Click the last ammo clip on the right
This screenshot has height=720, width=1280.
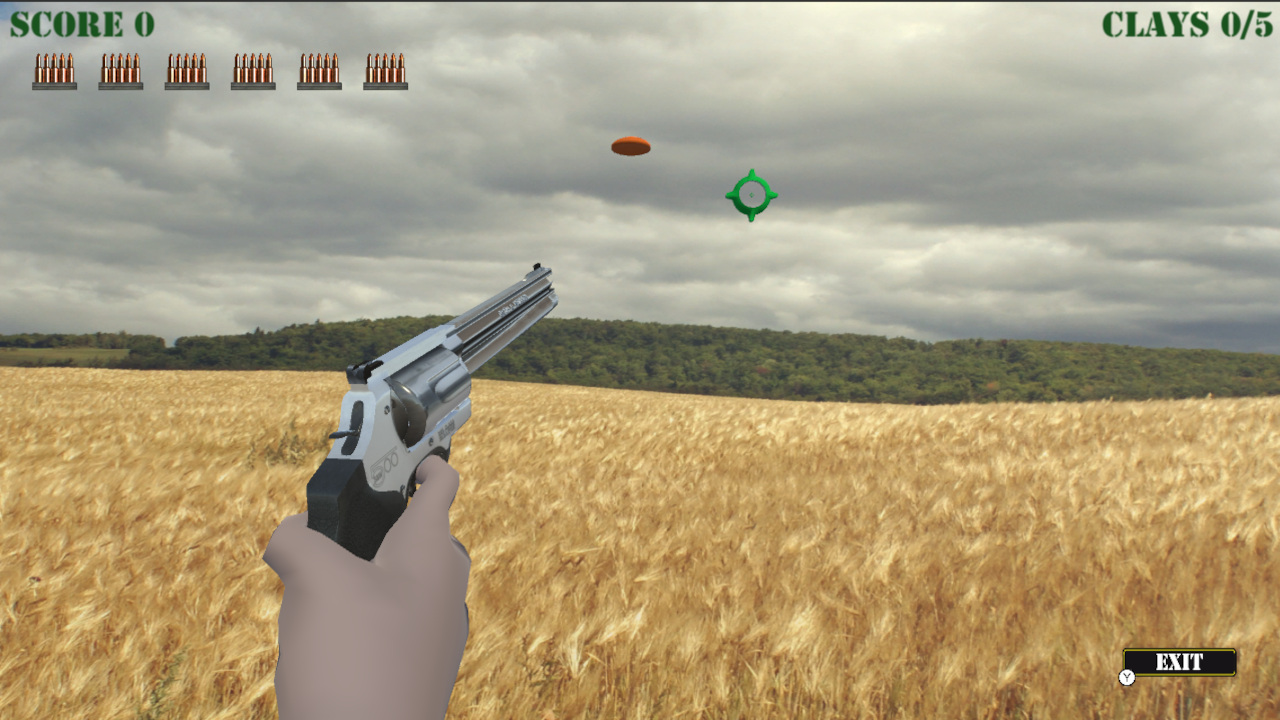386,70
